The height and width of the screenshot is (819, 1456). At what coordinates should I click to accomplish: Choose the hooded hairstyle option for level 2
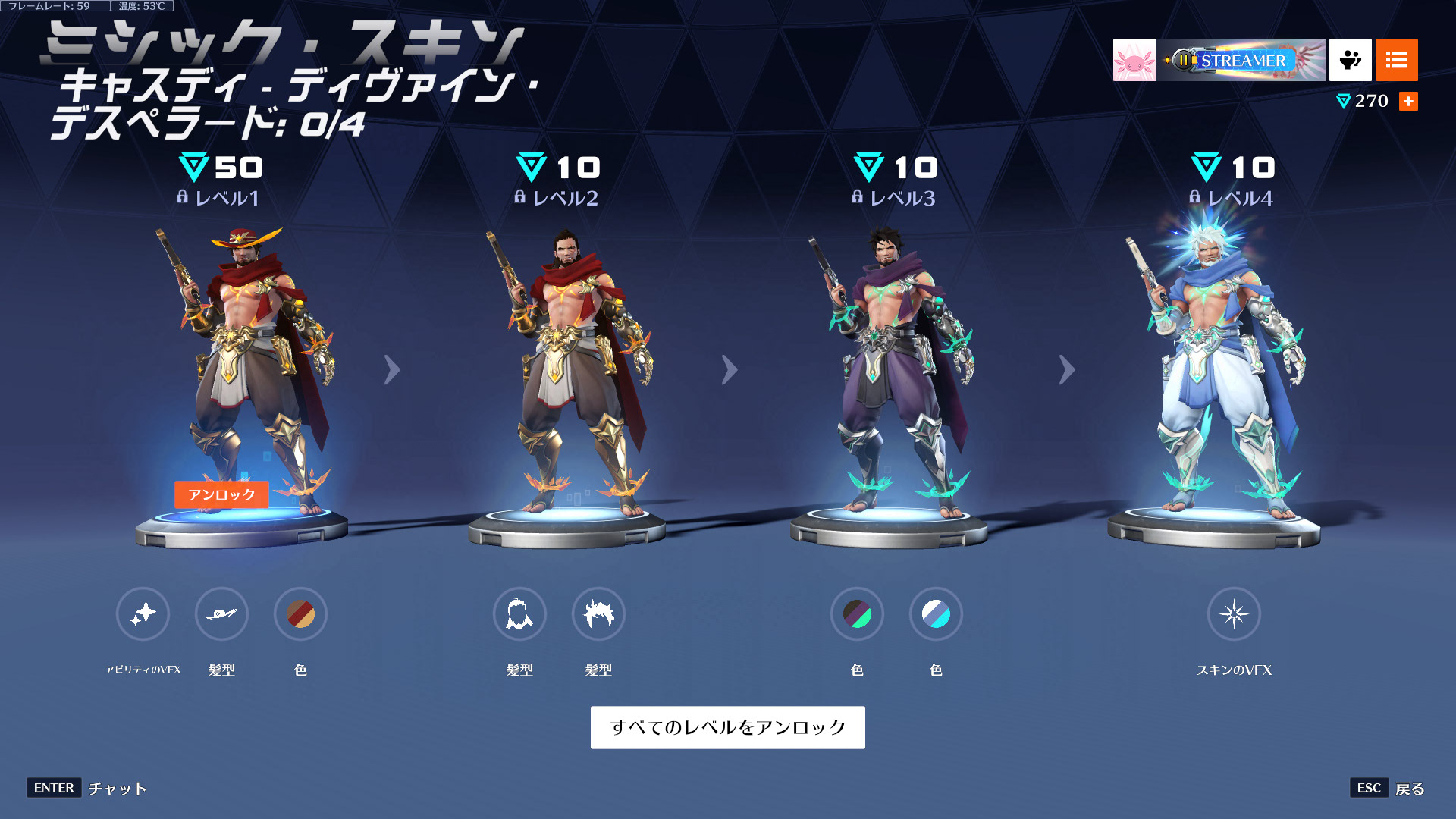[520, 615]
